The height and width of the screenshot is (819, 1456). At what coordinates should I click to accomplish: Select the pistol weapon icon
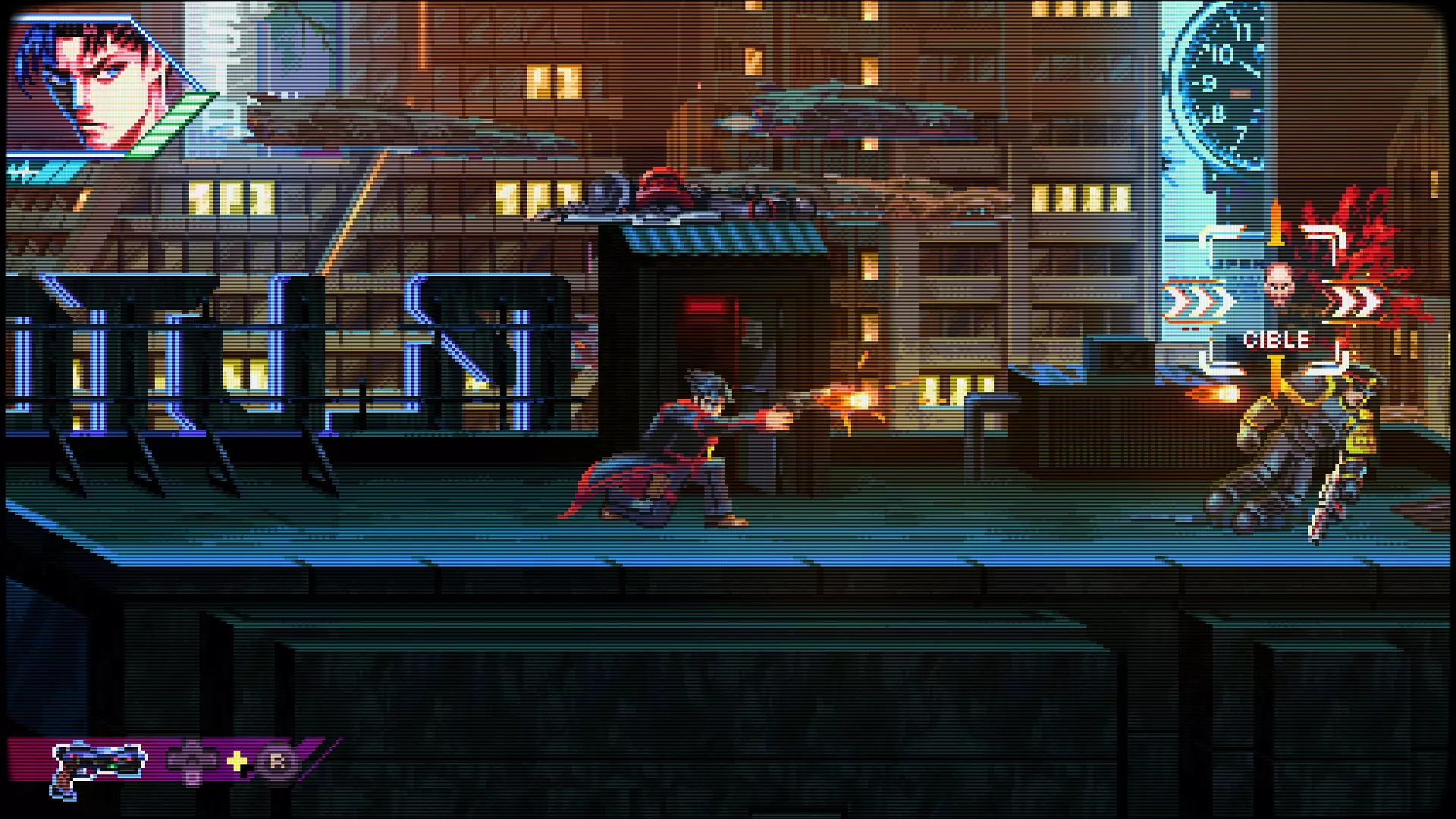97,764
